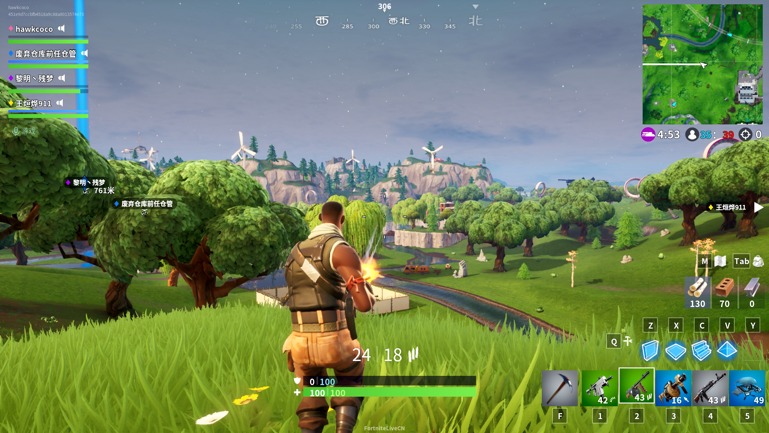Select squad member 王烜烨911 in the team list
This screenshot has height=433, width=769.
tap(33, 103)
